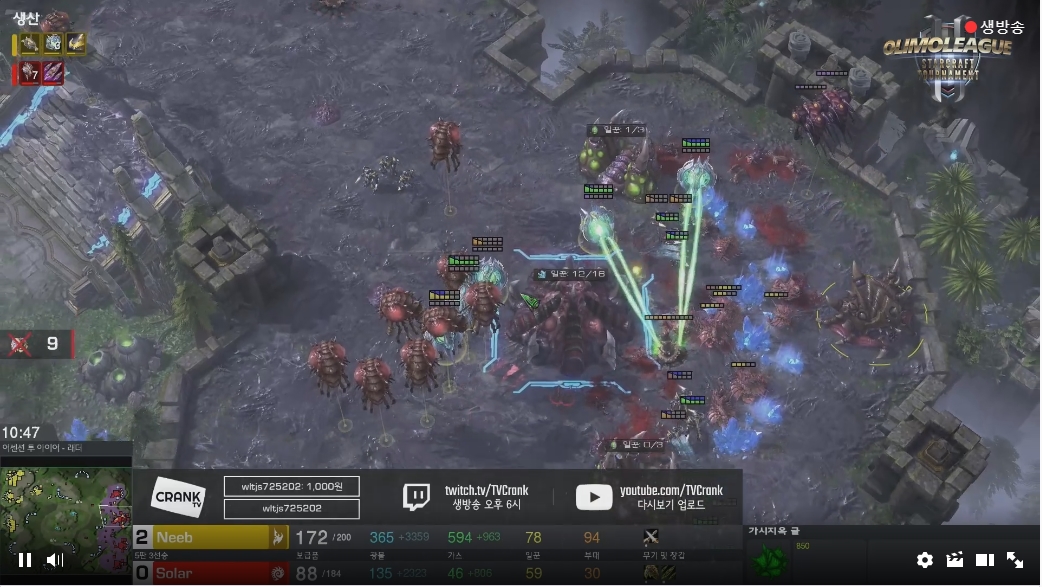This screenshot has height=587, width=1042.
Task: Select the Protoss ship production icon
Action: pyautogui.click(x=29, y=44)
